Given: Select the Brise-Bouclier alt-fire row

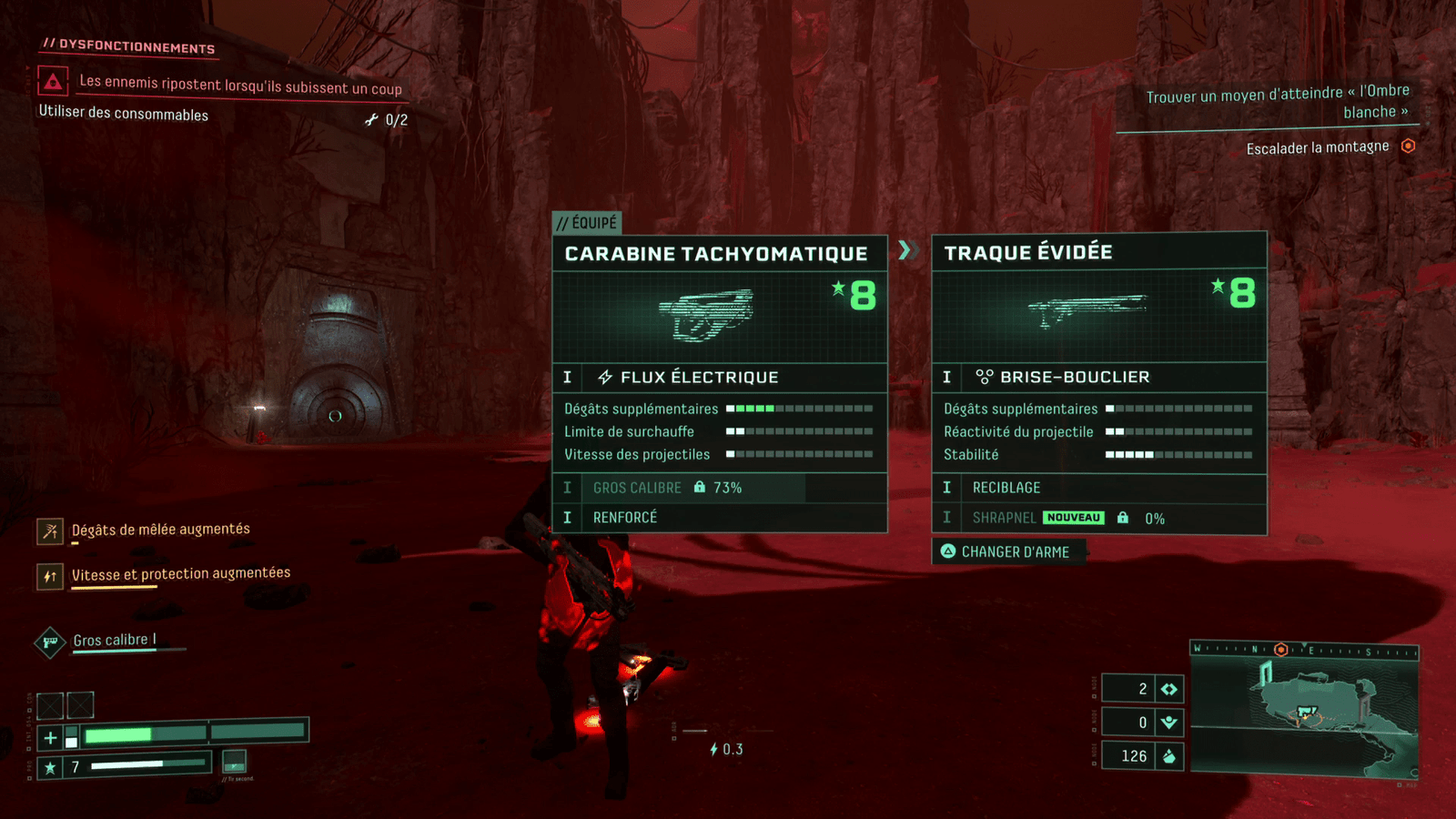Looking at the screenshot, I should 1098,377.
